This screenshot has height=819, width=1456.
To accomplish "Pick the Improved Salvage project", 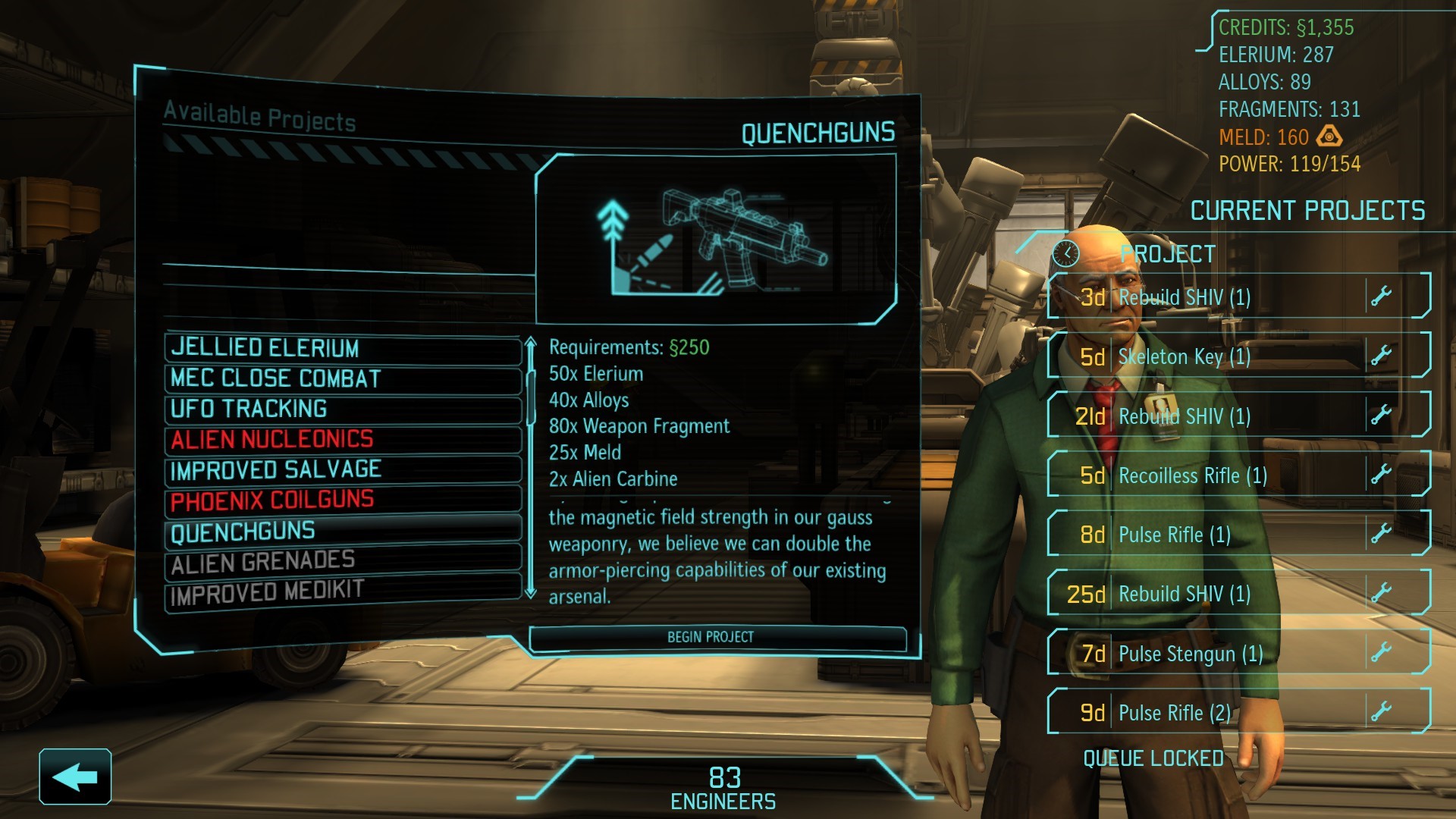I will tap(343, 470).
